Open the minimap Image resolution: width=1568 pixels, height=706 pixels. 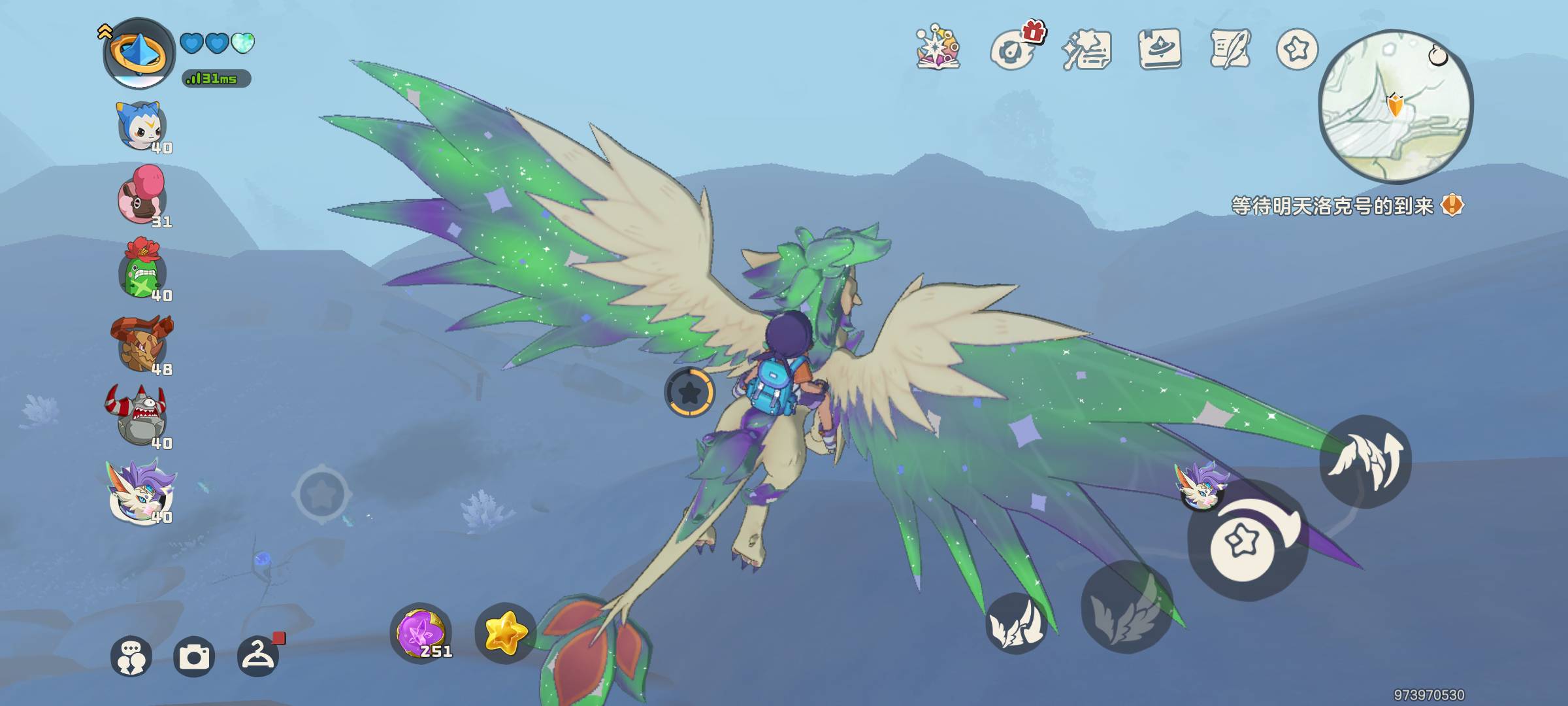tap(1396, 106)
